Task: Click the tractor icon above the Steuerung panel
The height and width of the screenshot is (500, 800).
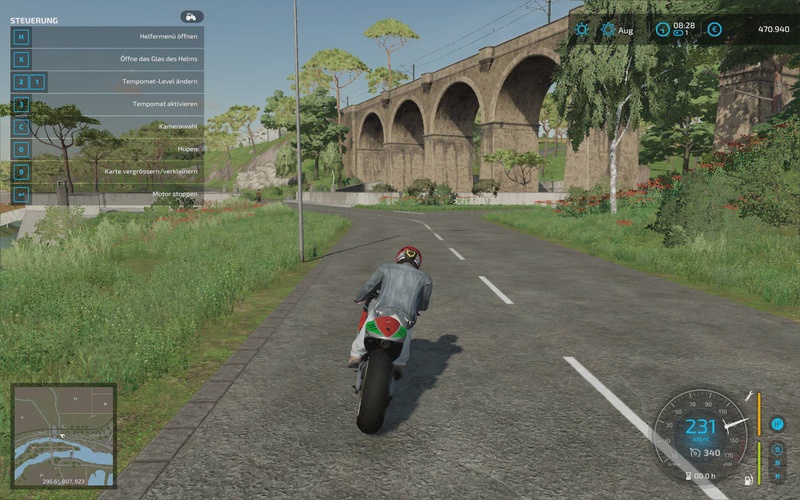Action: click(191, 17)
